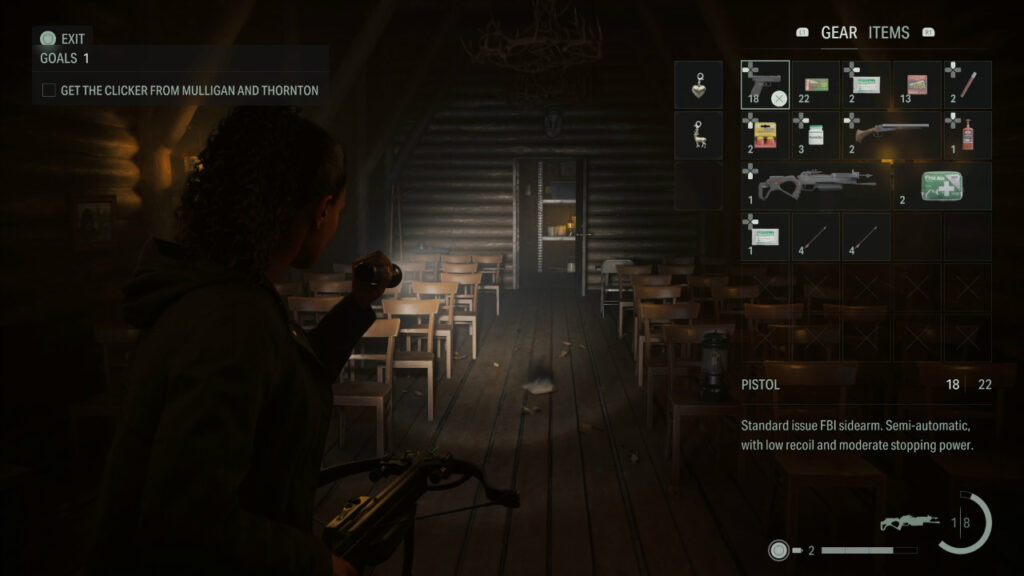Select the deer charm slot
Screen dimensions: 1024x576
point(698,135)
